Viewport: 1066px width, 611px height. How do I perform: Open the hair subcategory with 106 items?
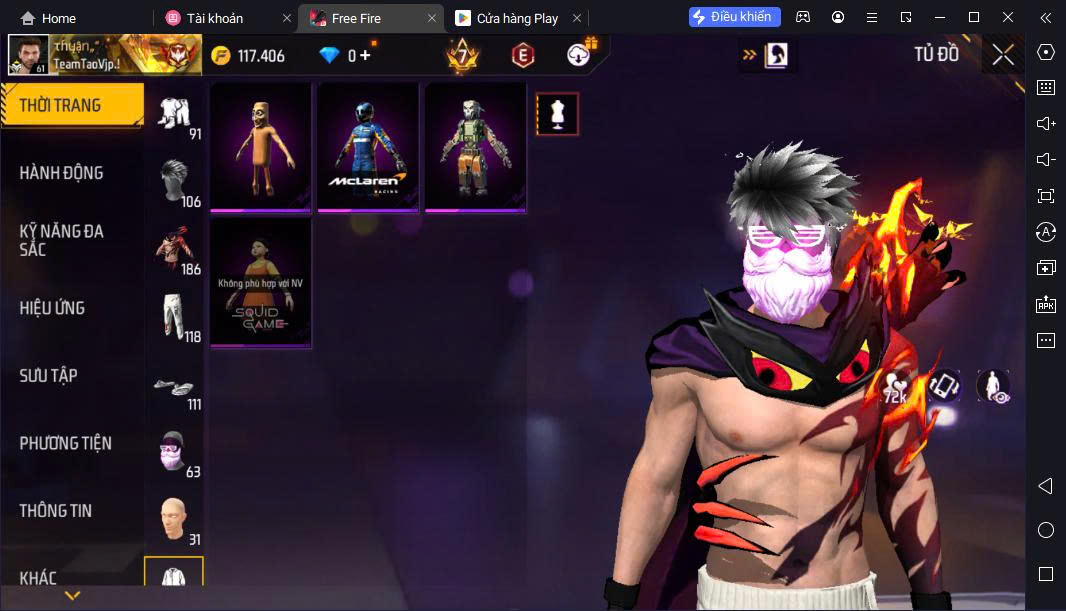(177, 180)
